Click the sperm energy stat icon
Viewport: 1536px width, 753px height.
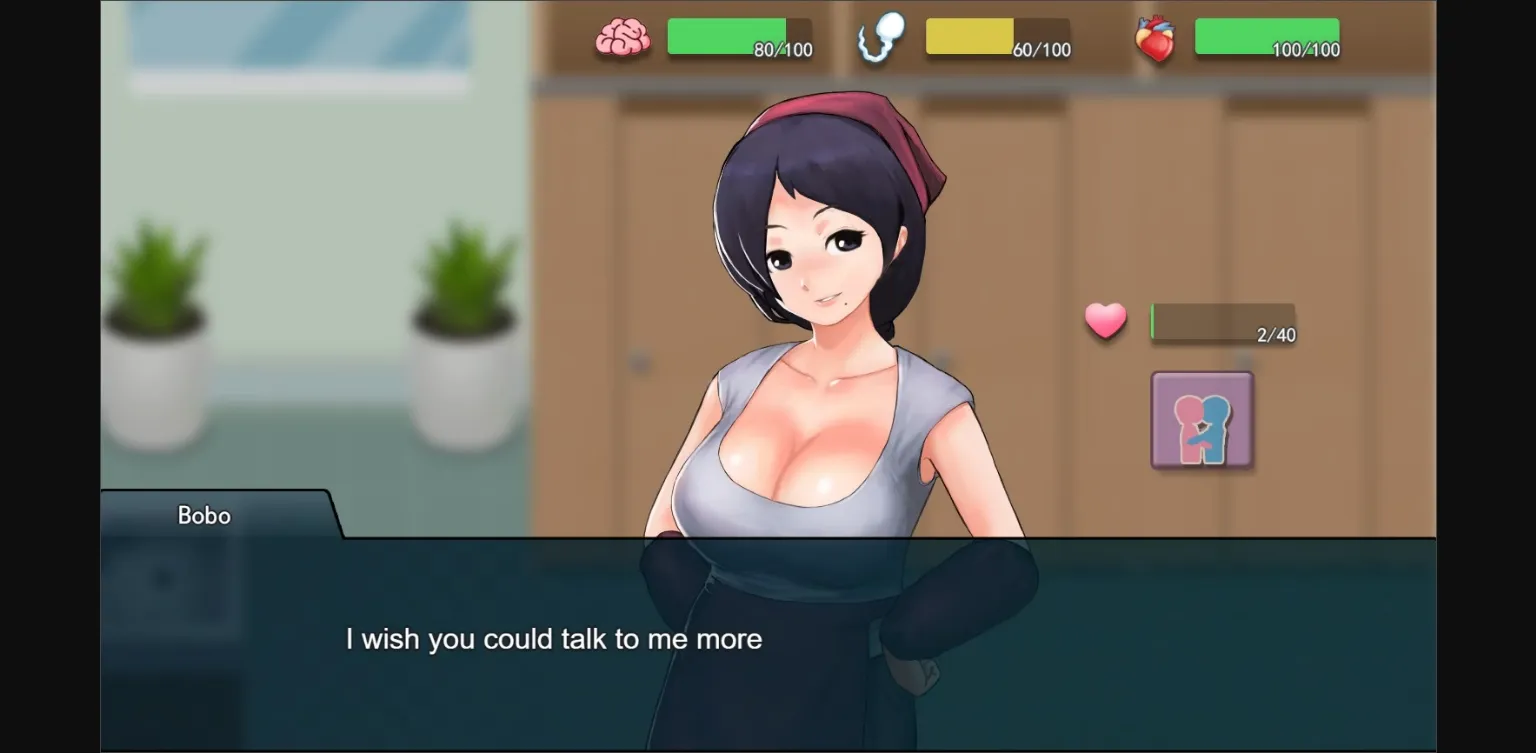point(880,39)
